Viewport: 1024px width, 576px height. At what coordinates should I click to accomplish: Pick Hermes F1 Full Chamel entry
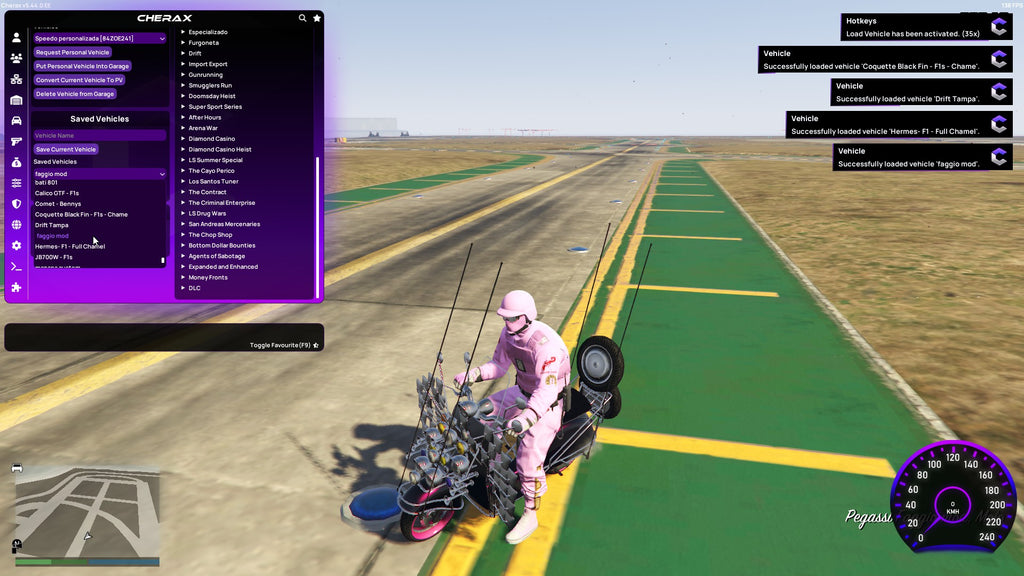(x=70, y=246)
